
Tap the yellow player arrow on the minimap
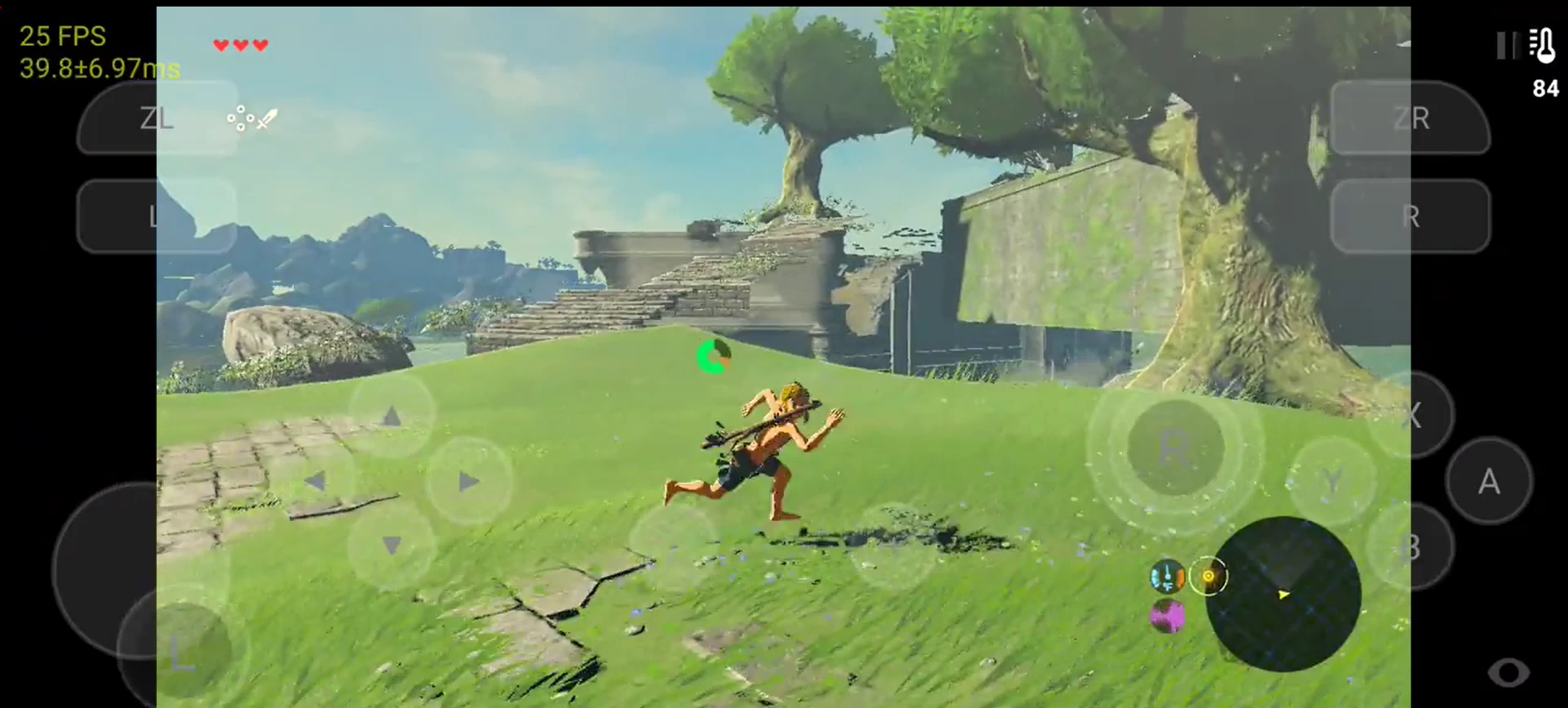(x=1282, y=596)
